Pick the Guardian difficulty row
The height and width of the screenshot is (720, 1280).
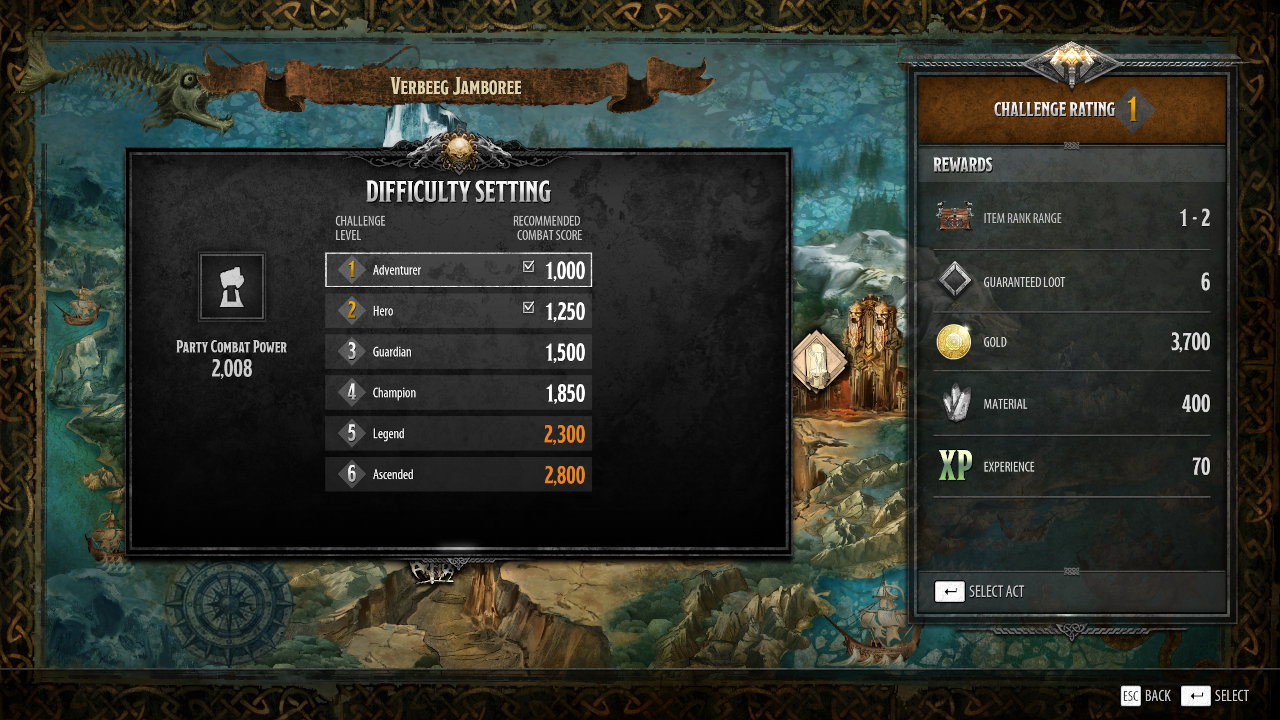pyautogui.click(x=458, y=352)
